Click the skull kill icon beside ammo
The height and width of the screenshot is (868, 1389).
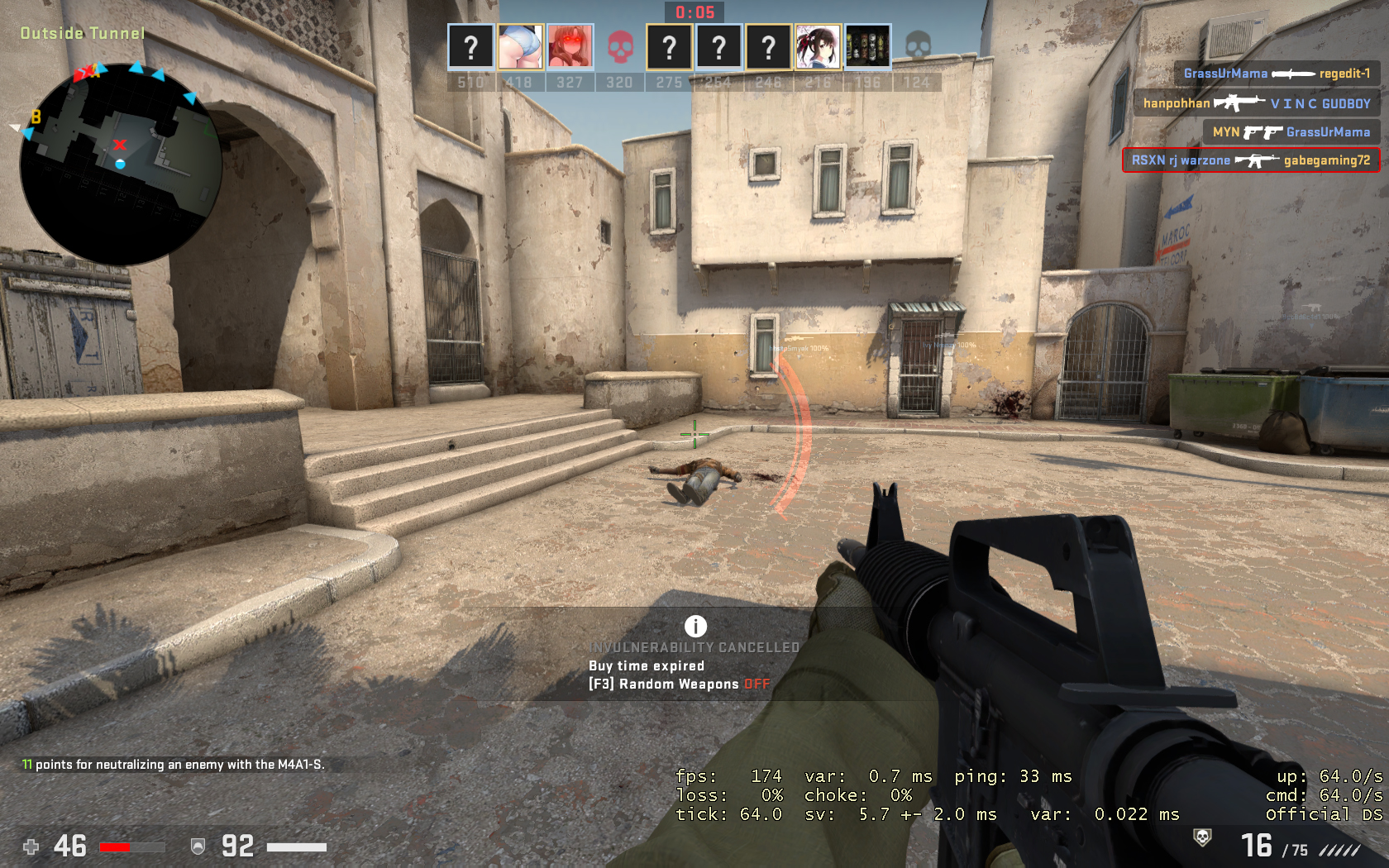1202,838
